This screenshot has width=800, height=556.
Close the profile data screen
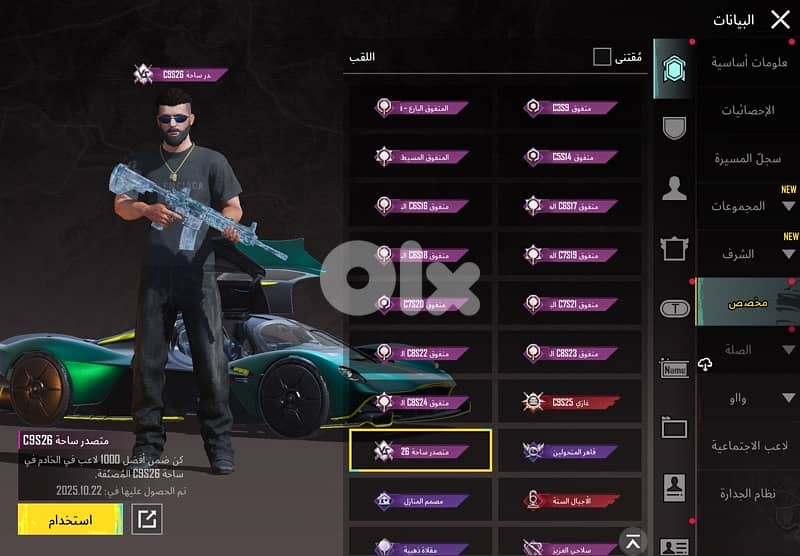pyautogui.click(x=780, y=20)
